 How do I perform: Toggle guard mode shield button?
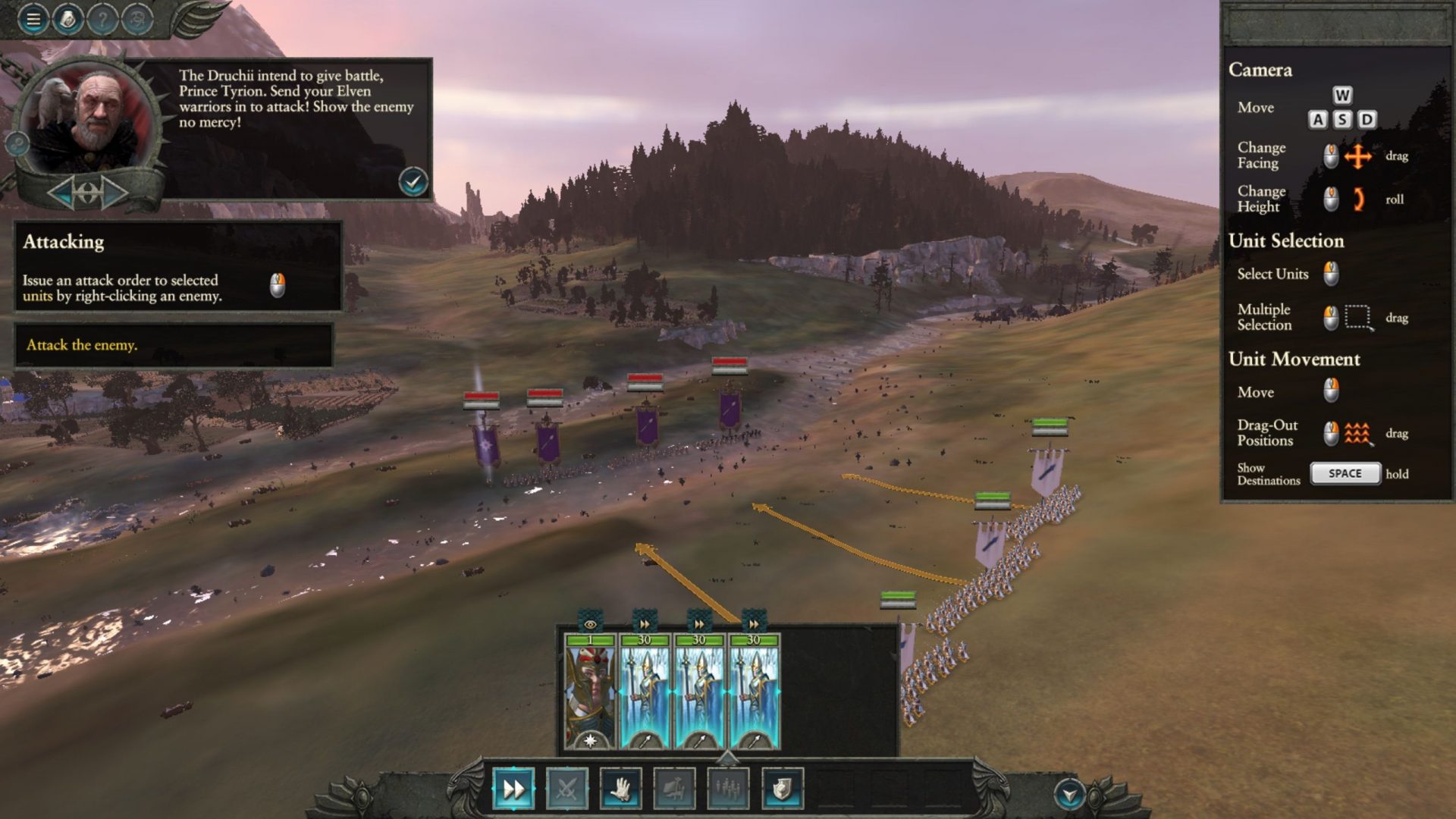coord(782,789)
